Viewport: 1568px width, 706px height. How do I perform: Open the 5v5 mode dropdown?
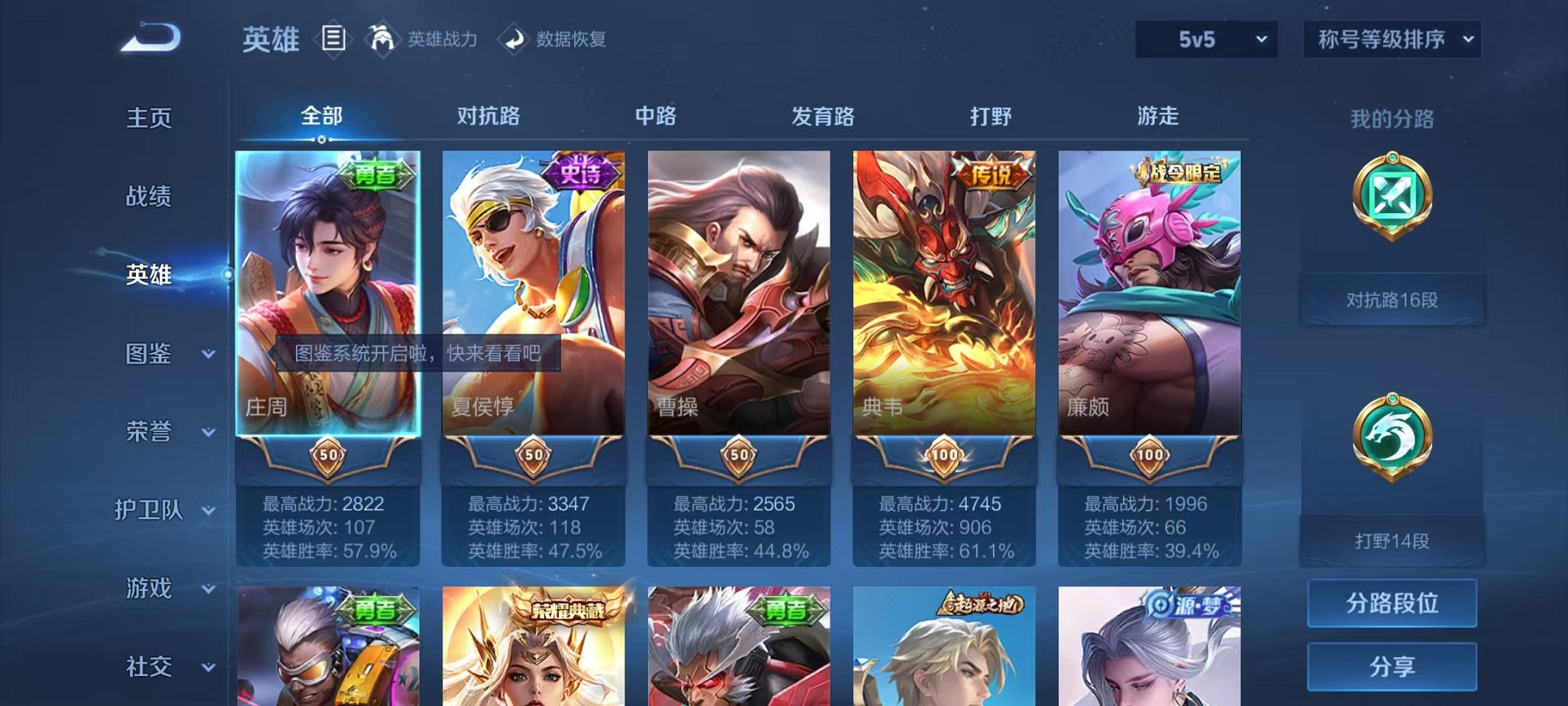click(1211, 39)
